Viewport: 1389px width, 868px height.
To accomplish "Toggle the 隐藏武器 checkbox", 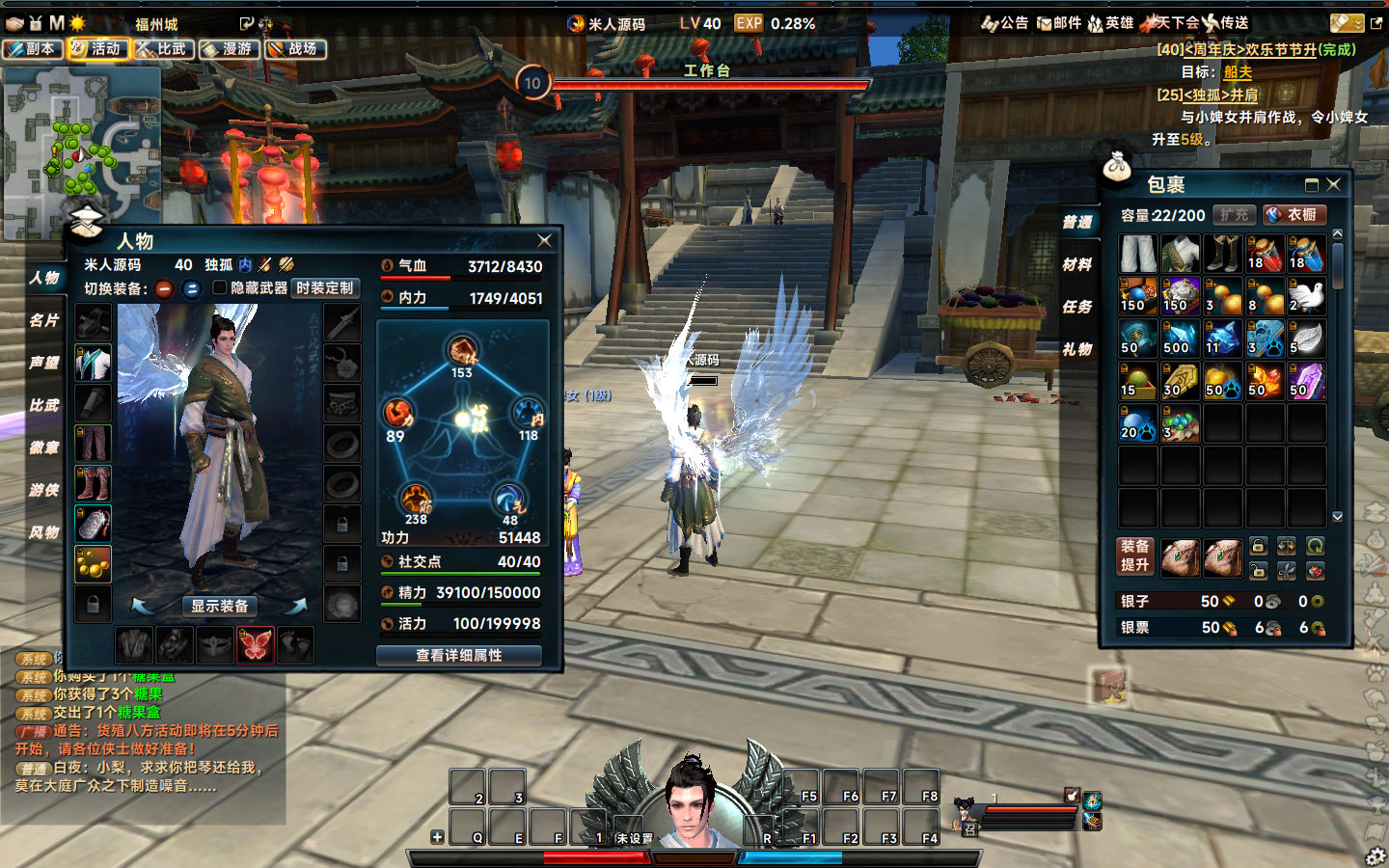I will (x=220, y=287).
